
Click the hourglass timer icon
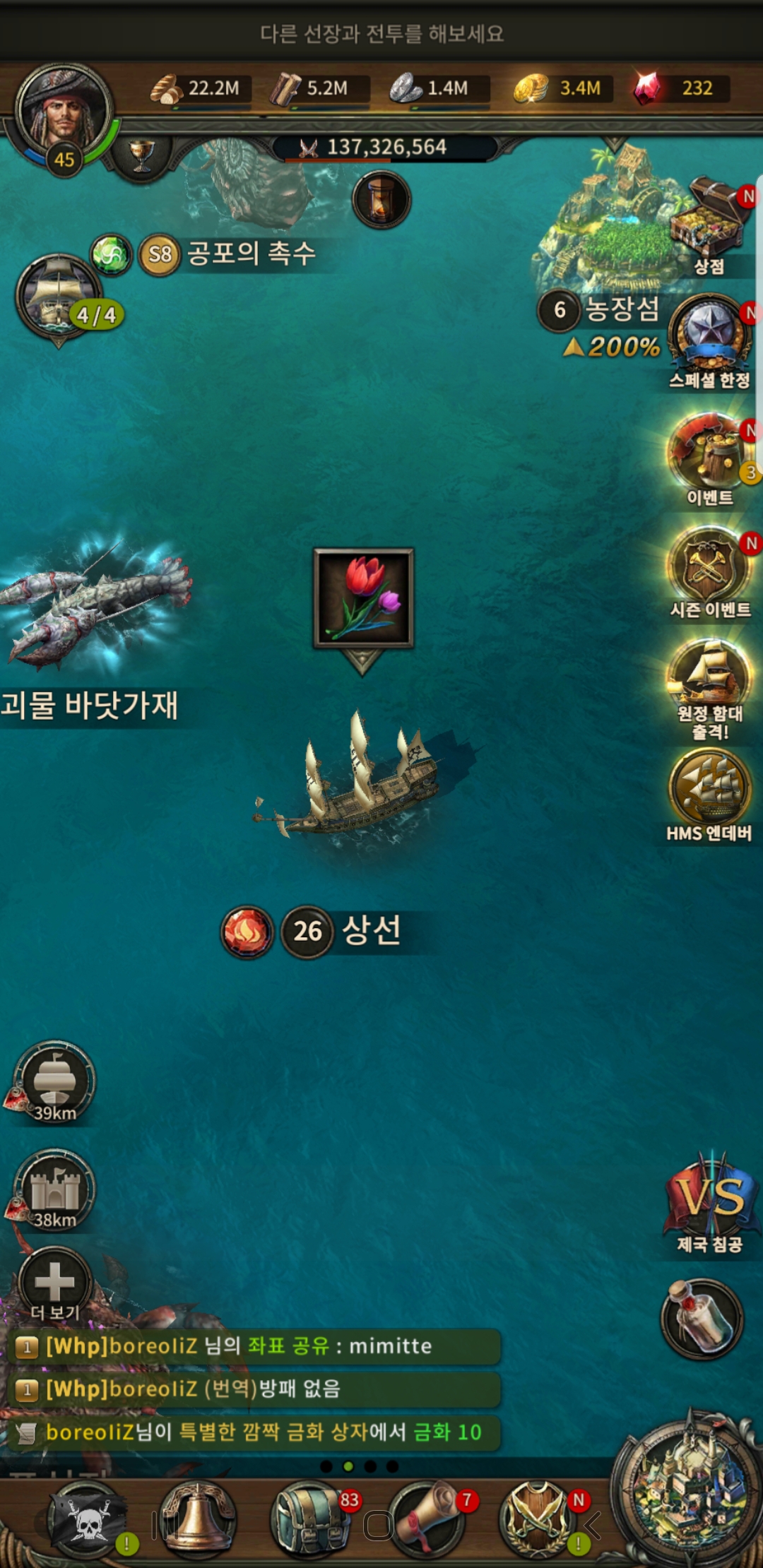point(381,200)
